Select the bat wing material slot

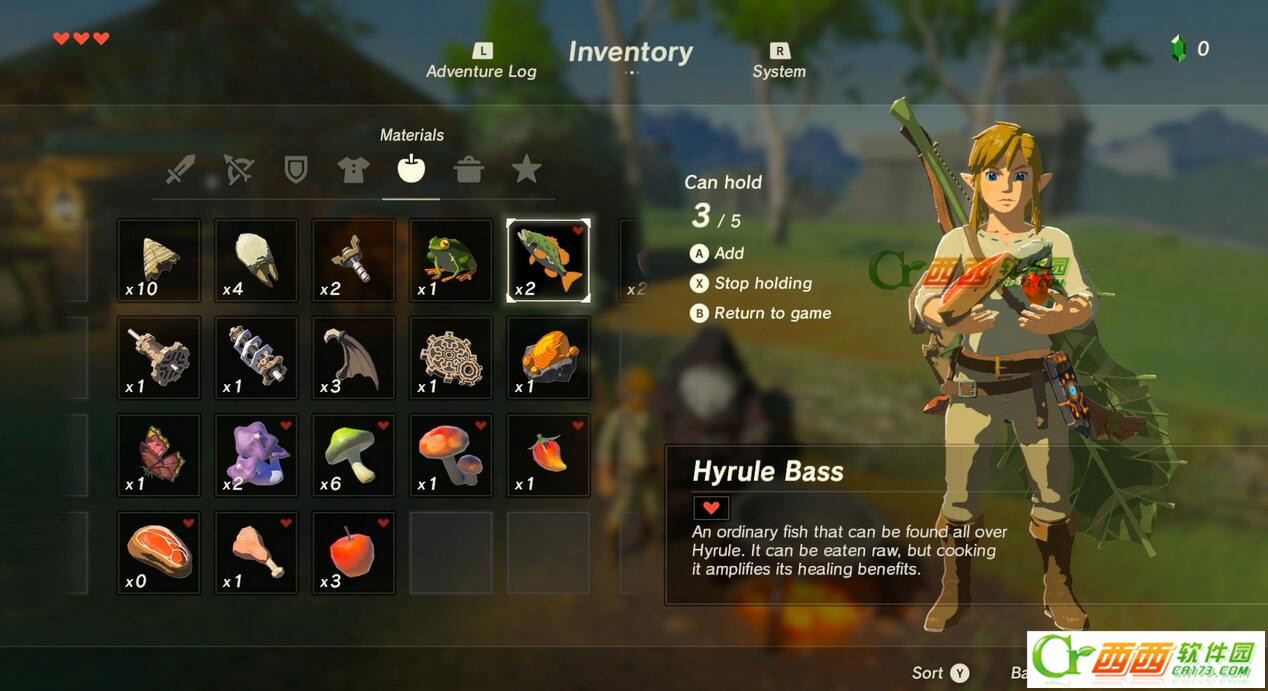click(354, 358)
